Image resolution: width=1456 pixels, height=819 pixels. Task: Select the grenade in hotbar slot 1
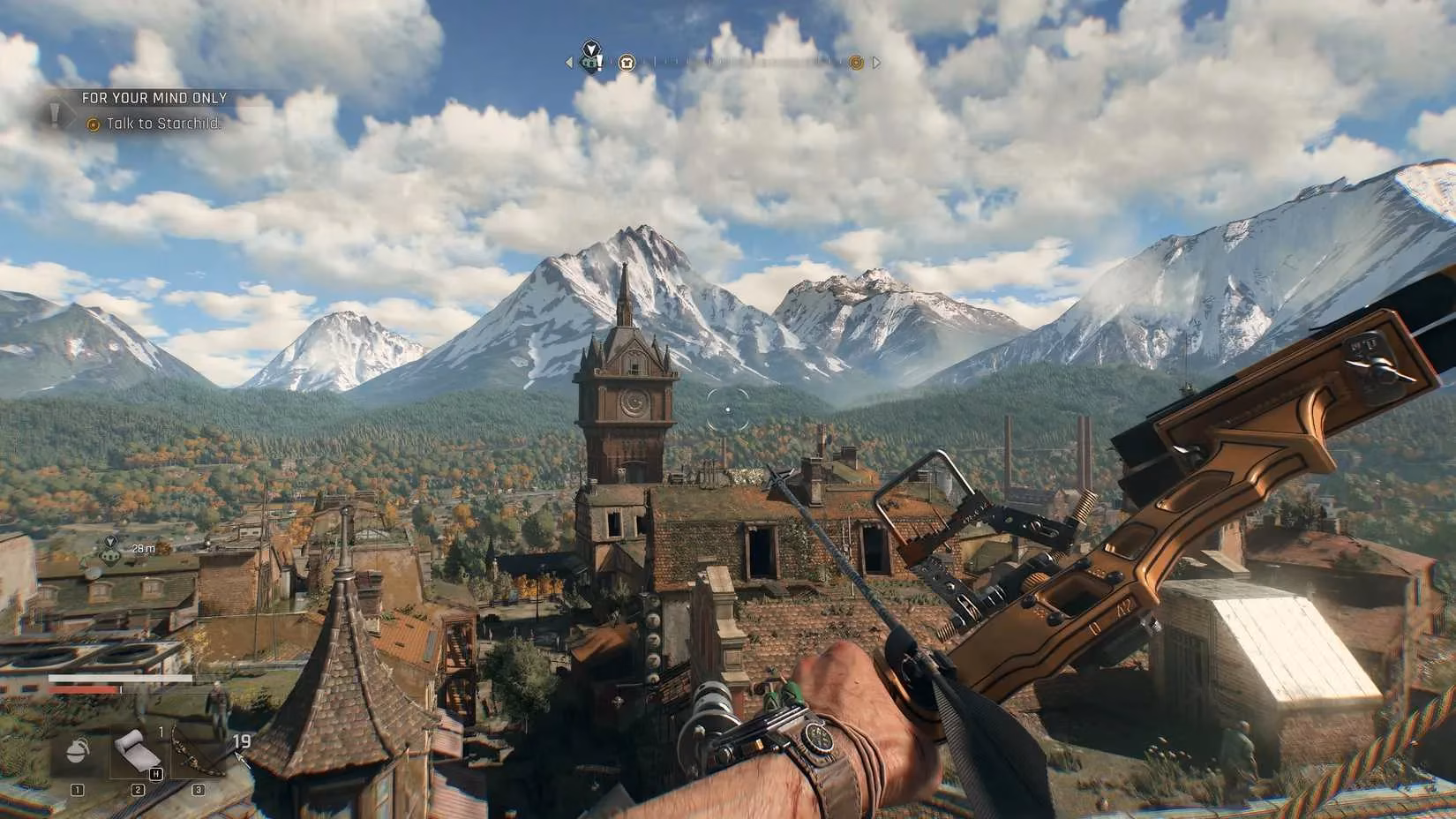click(77, 750)
